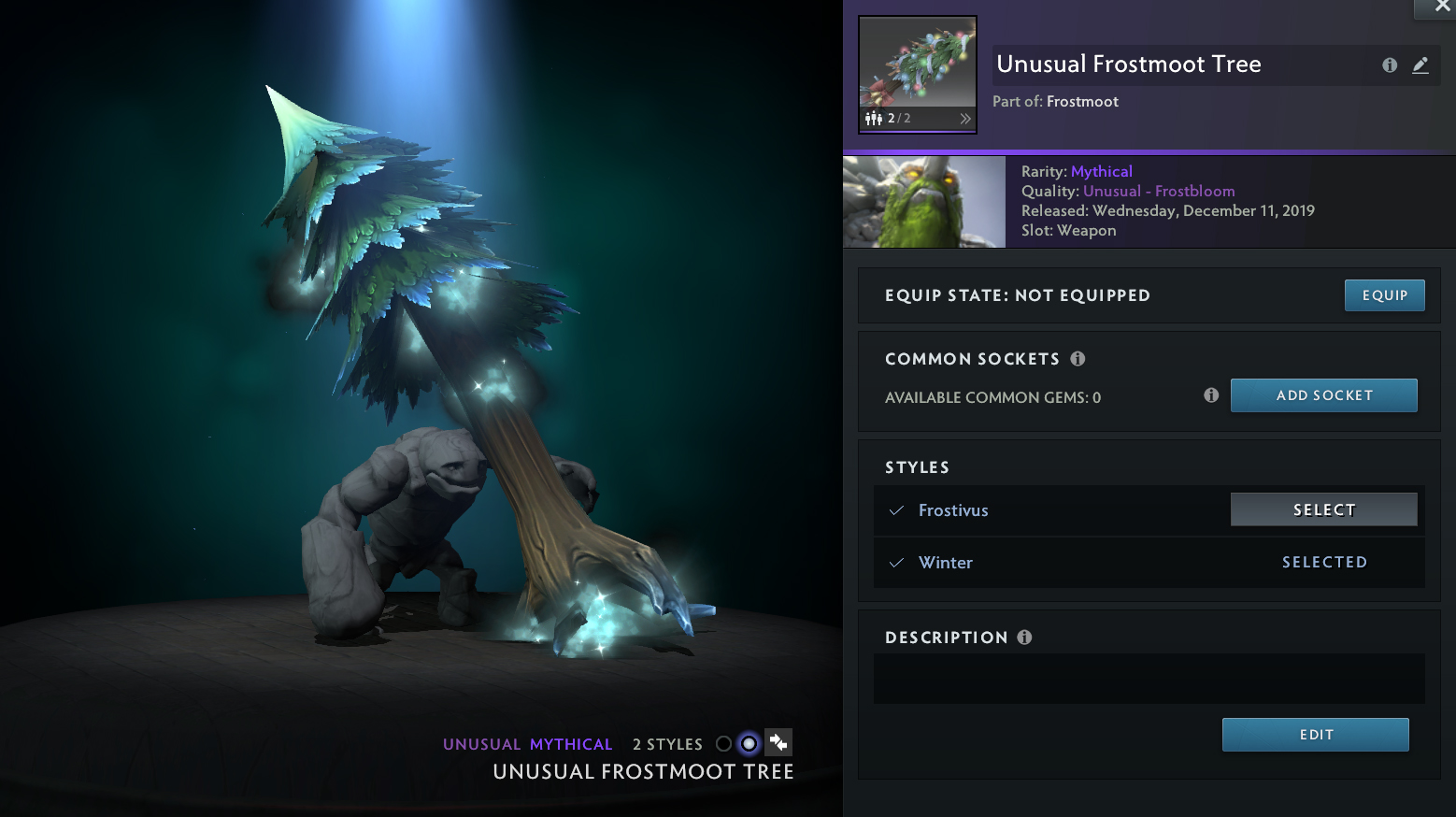Image resolution: width=1456 pixels, height=817 pixels.
Task: Click the Frostmoot Tree item thumbnail
Action: point(917,64)
